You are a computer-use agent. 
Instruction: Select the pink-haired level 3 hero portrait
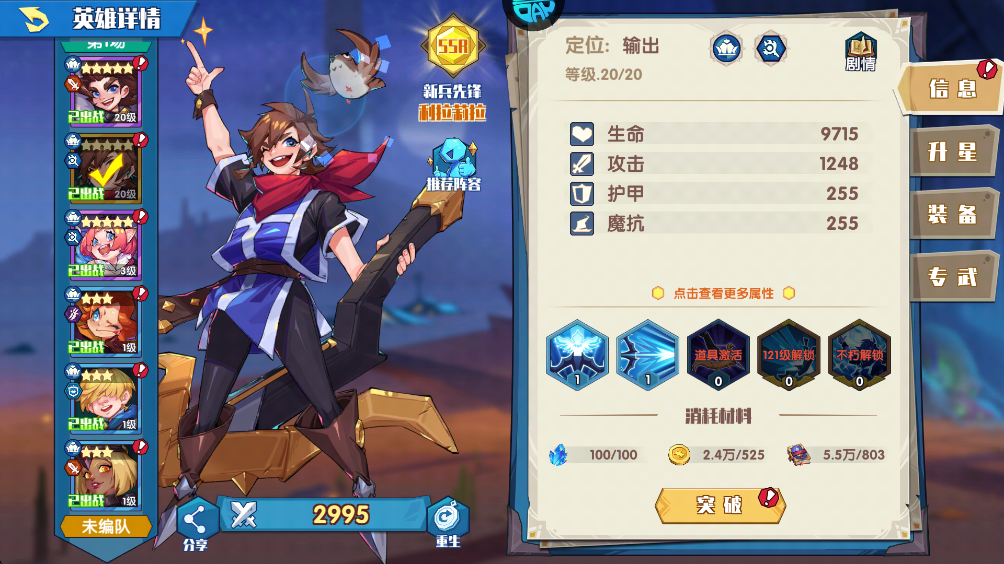(x=103, y=245)
